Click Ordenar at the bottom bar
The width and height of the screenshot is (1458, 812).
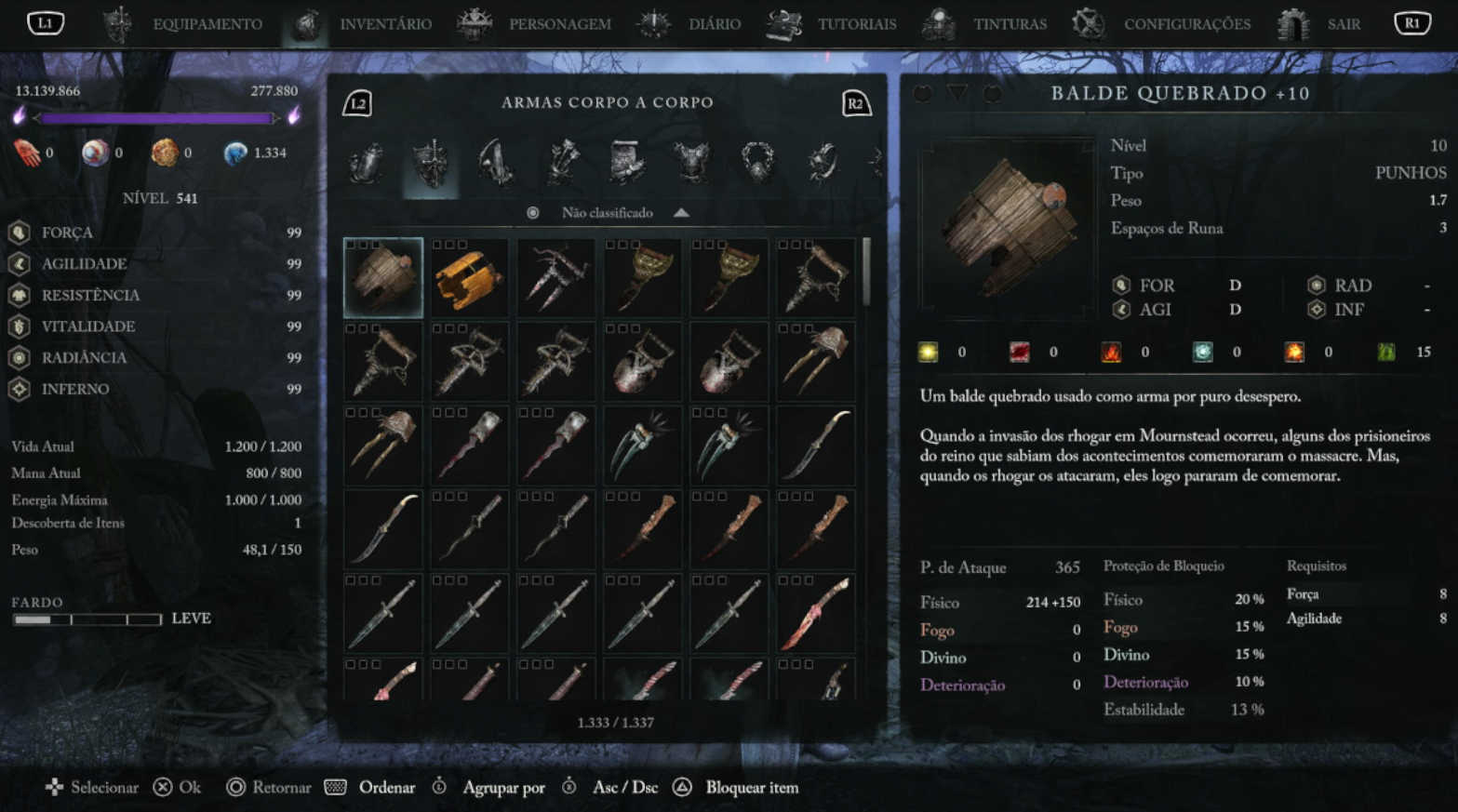(386, 788)
